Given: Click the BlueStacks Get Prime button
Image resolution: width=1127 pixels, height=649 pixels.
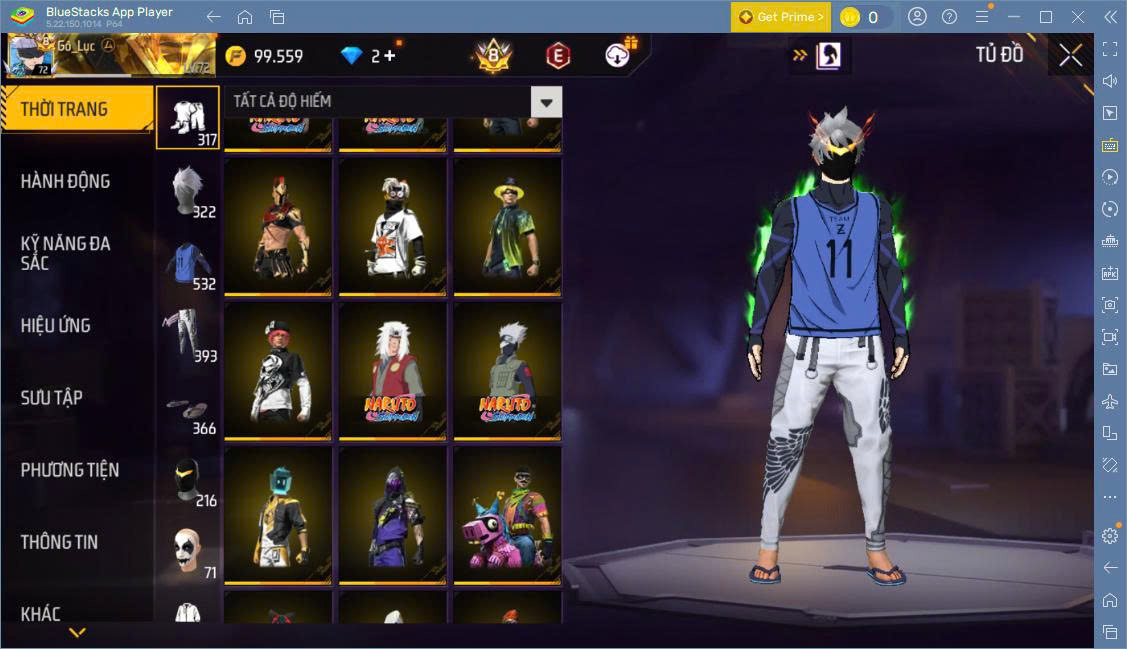Looking at the screenshot, I should [780, 17].
